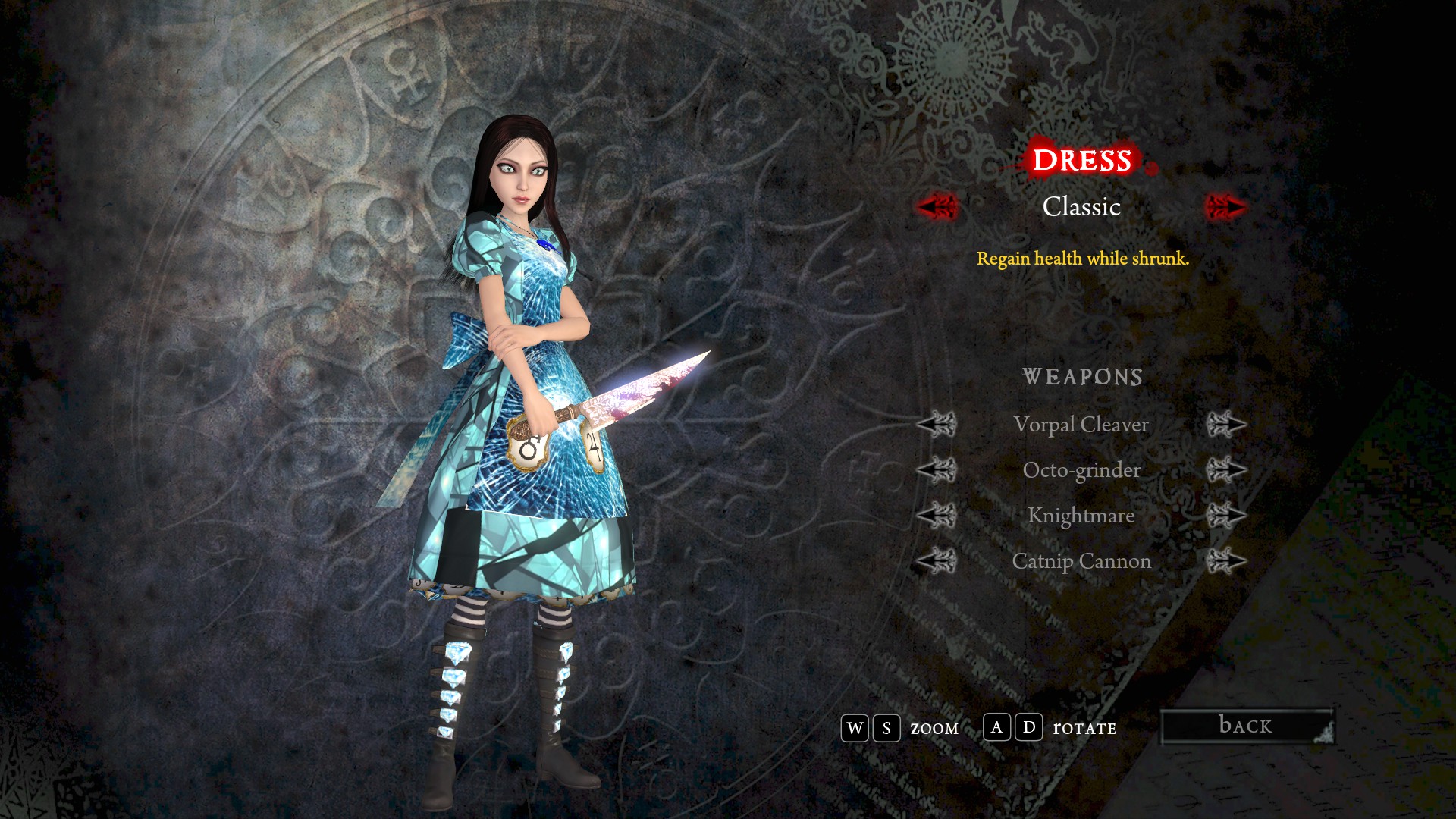This screenshot has height=819, width=1456.
Task: Select the Dress category heading
Action: pos(1081,160)
